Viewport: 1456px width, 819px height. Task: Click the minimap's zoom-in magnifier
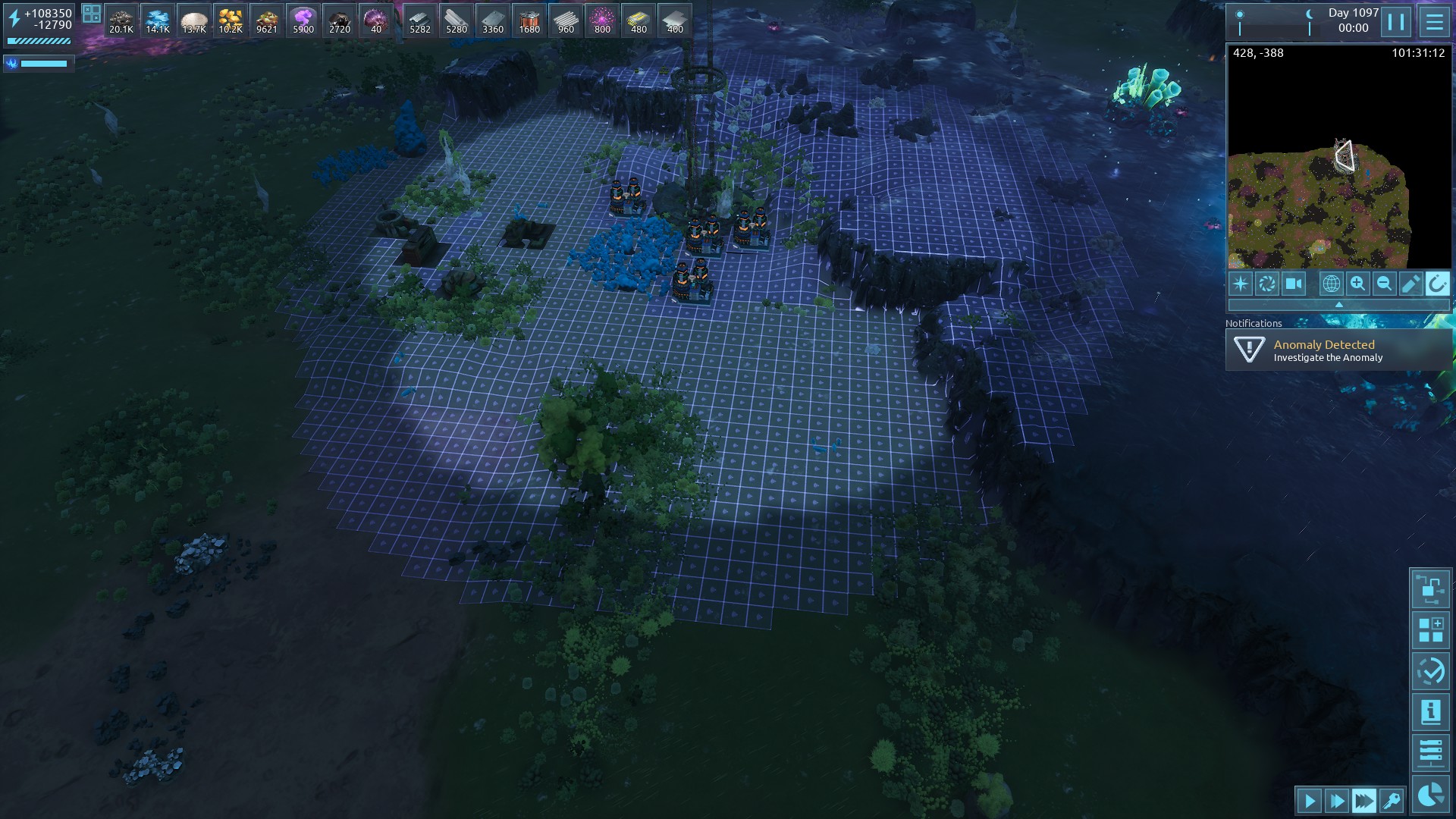click(1357, 284)
